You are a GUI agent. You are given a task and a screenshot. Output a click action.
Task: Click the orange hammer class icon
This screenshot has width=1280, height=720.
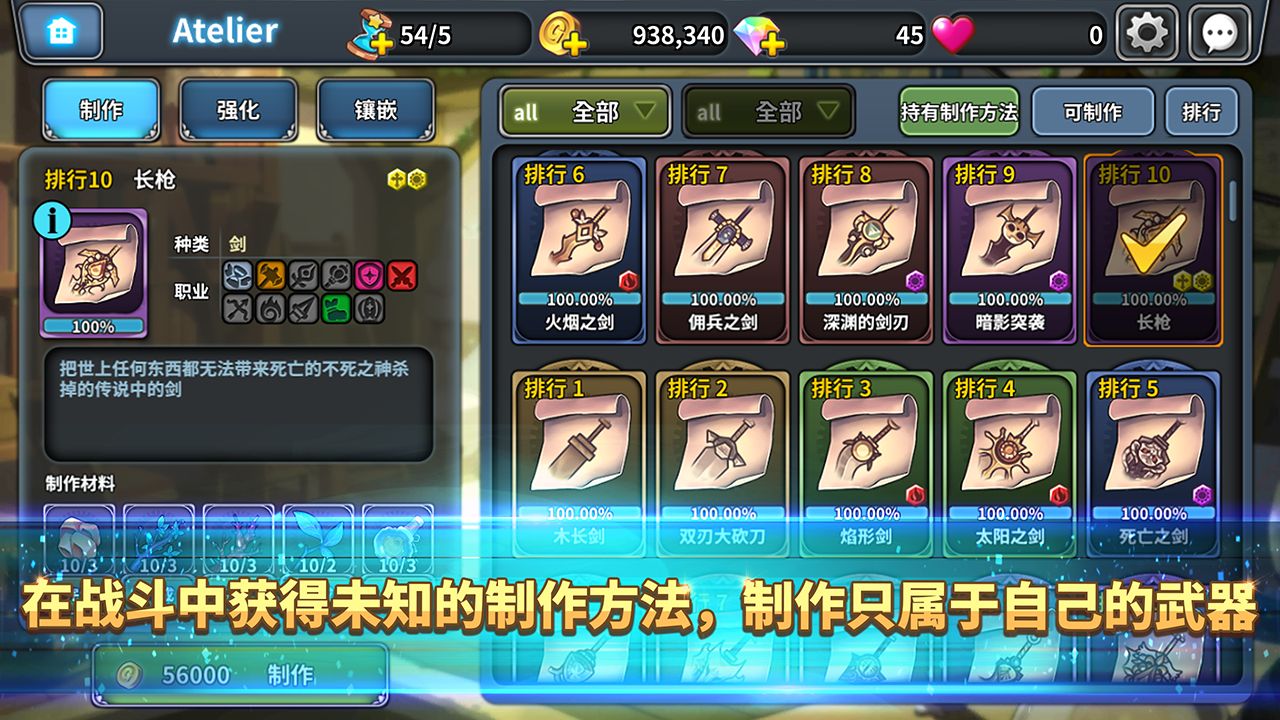[272, 275]
